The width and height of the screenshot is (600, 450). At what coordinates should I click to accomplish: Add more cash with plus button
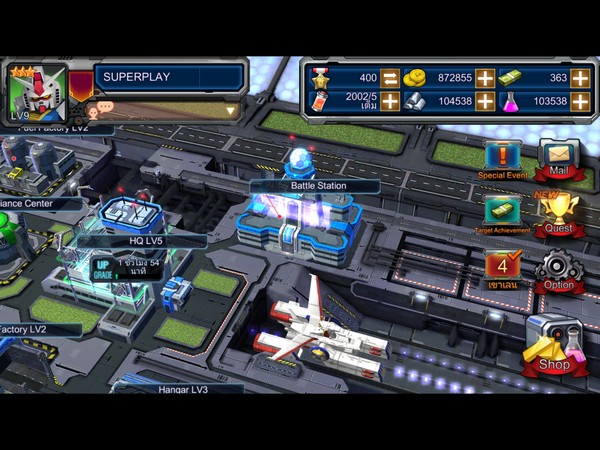(581, 78)
